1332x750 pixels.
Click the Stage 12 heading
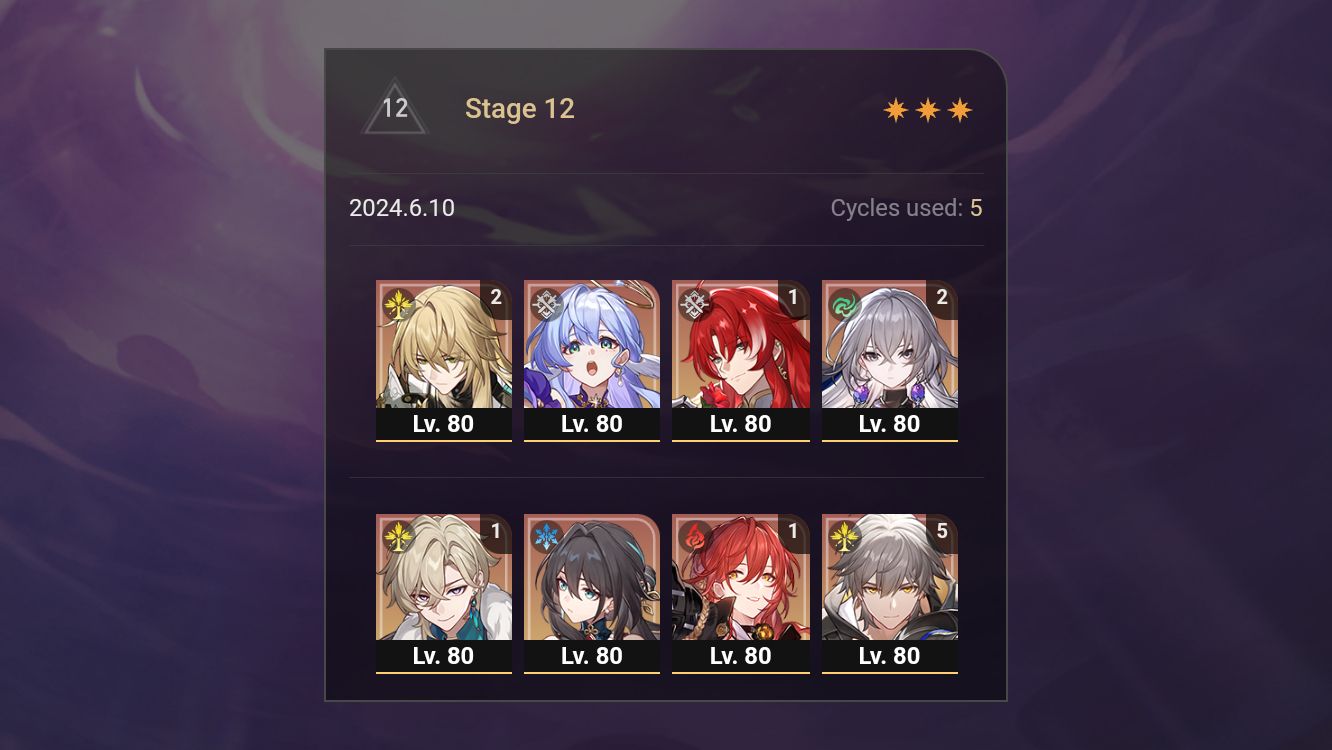(520, 108)
